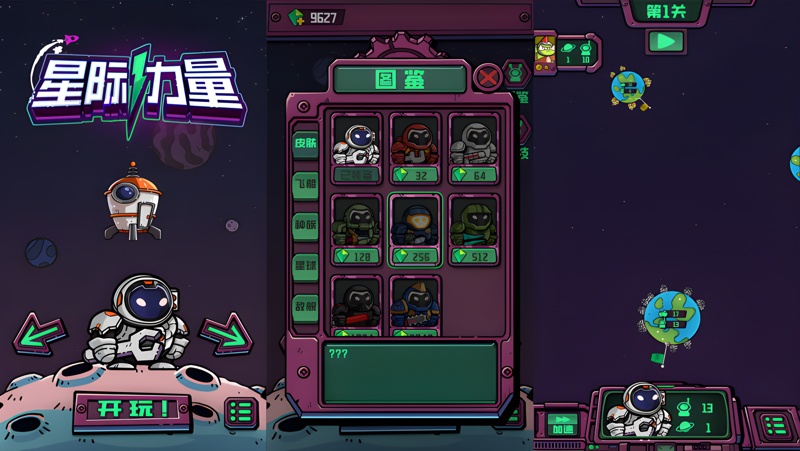Select the grey skin costing 64 gems

click(473, 148)
